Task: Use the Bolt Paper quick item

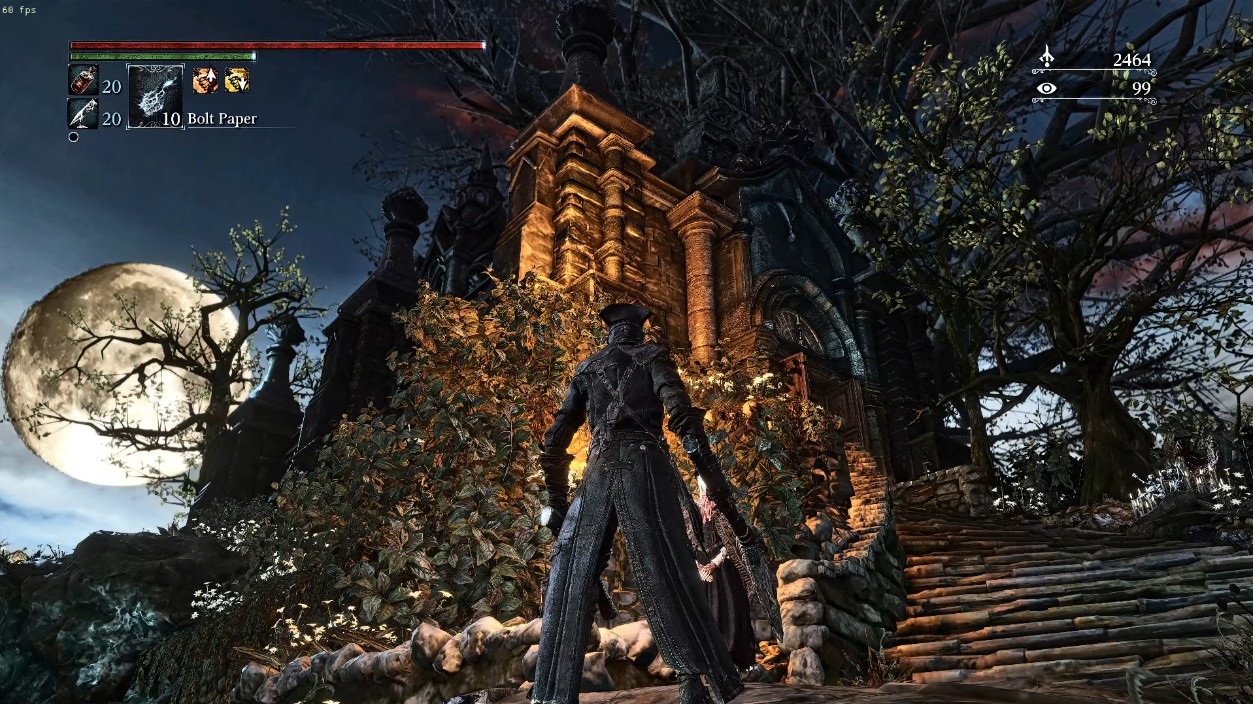Action: (155, 97)
